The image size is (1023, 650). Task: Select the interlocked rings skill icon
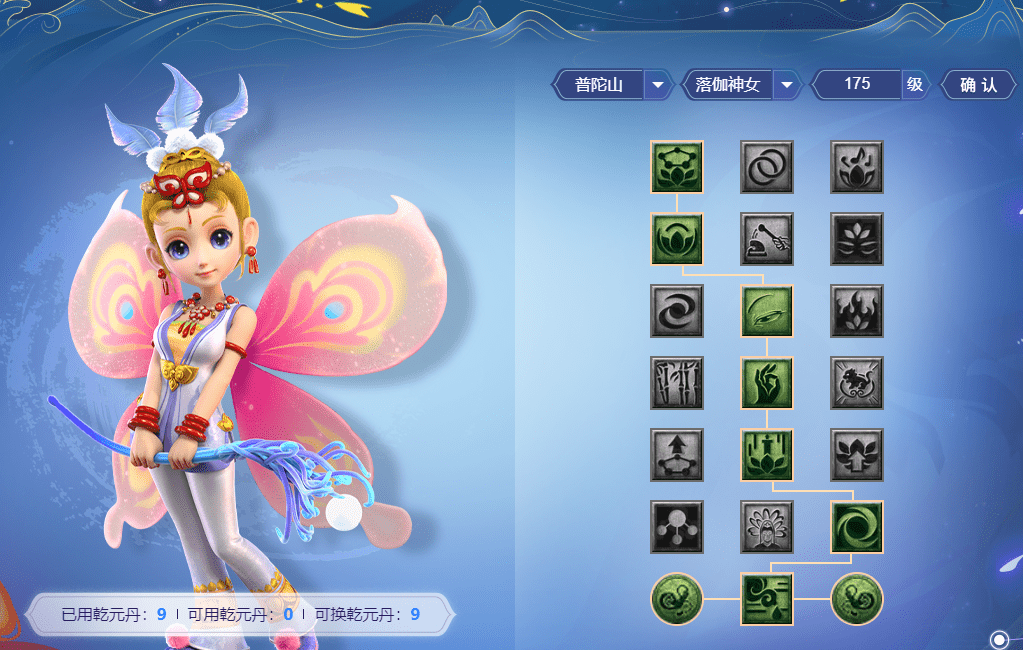767,167
